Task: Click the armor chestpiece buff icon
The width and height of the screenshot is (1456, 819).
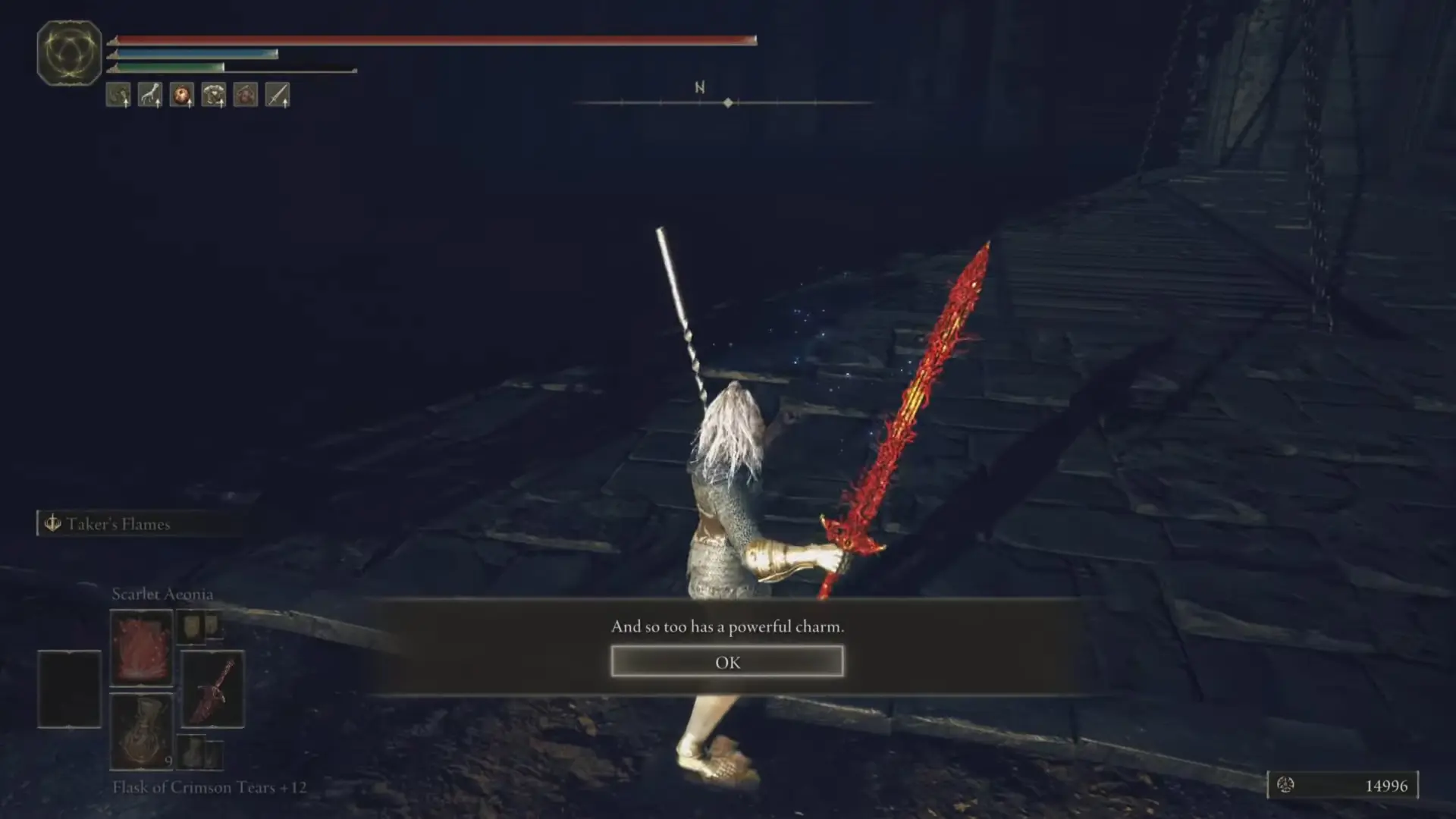Action: 213,95
